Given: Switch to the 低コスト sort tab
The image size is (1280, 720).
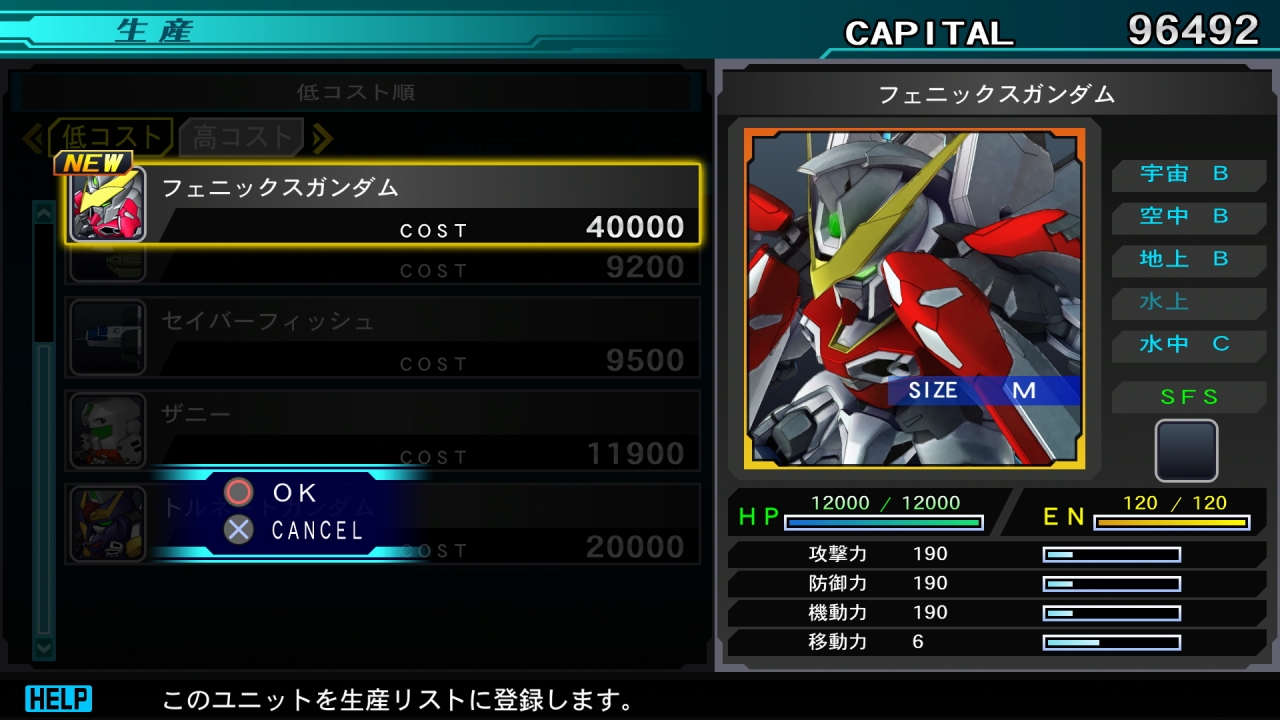Looking at the screenshot, I should tap(110, 138).
